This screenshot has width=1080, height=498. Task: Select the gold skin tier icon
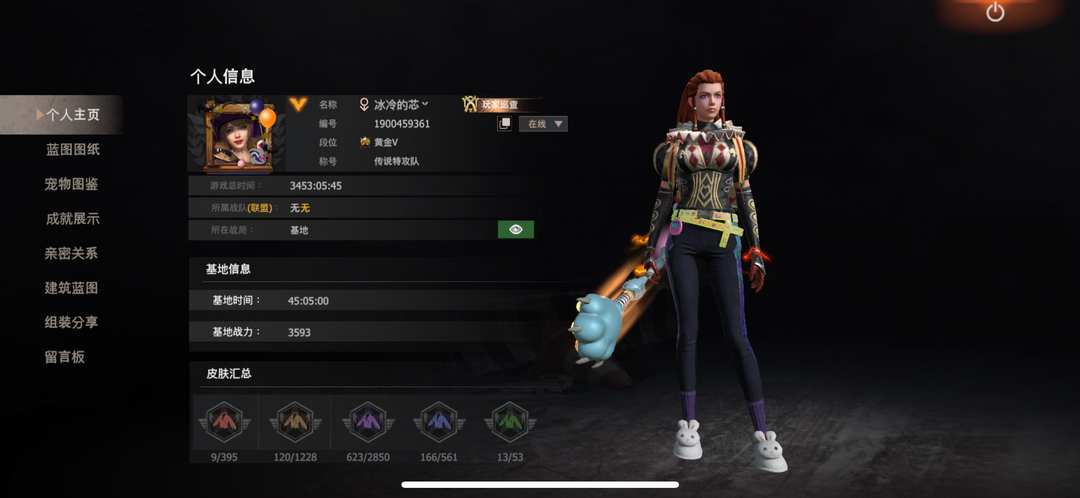[x=294, y=422]
